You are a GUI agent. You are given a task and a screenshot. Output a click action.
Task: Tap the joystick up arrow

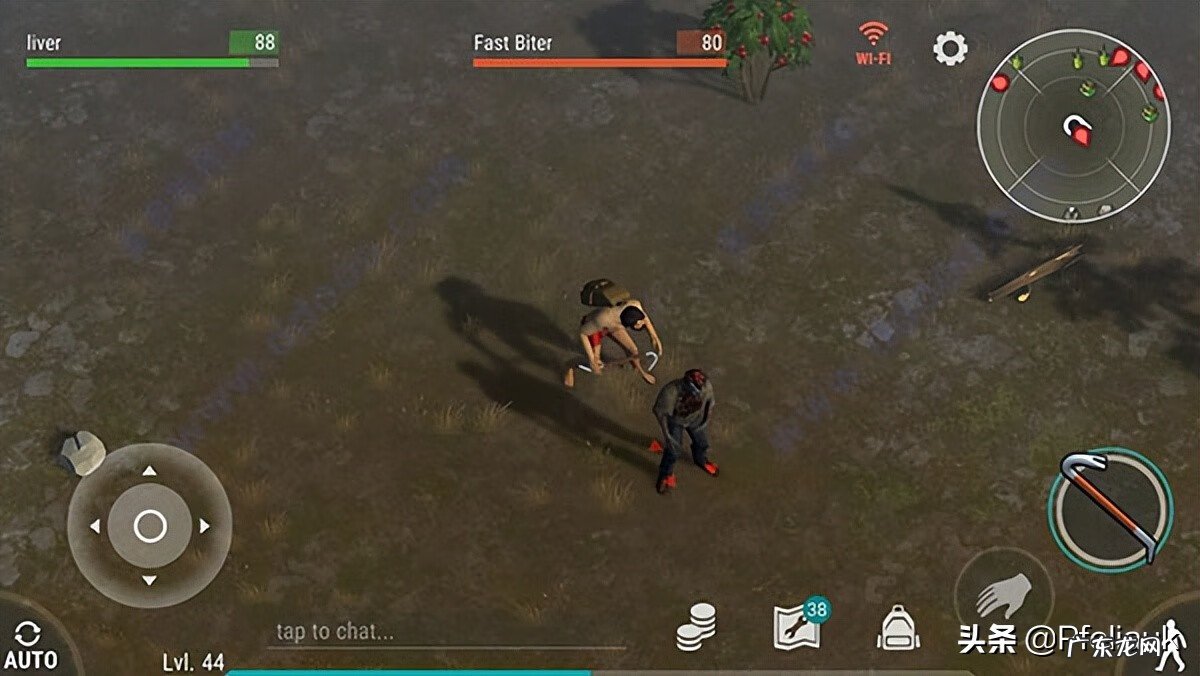pos(149,471)
